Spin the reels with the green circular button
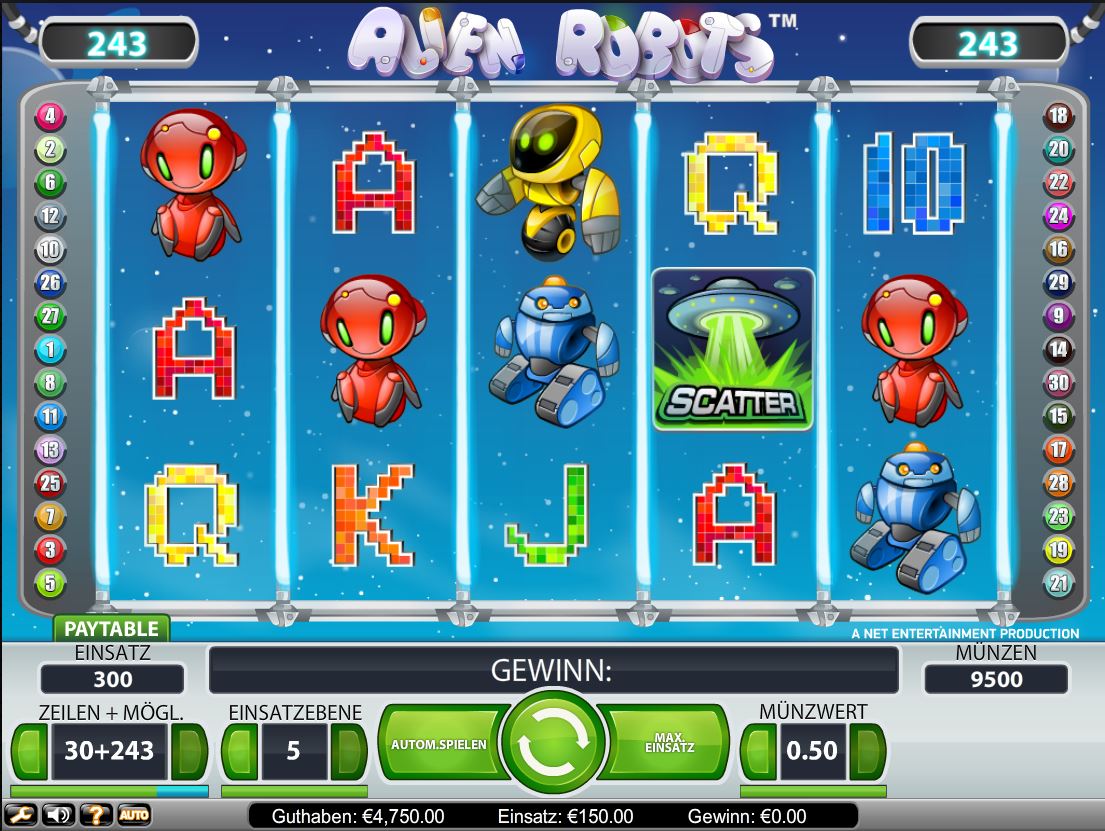This screenshot has width=1105, height=831. [x=553, y=742]
